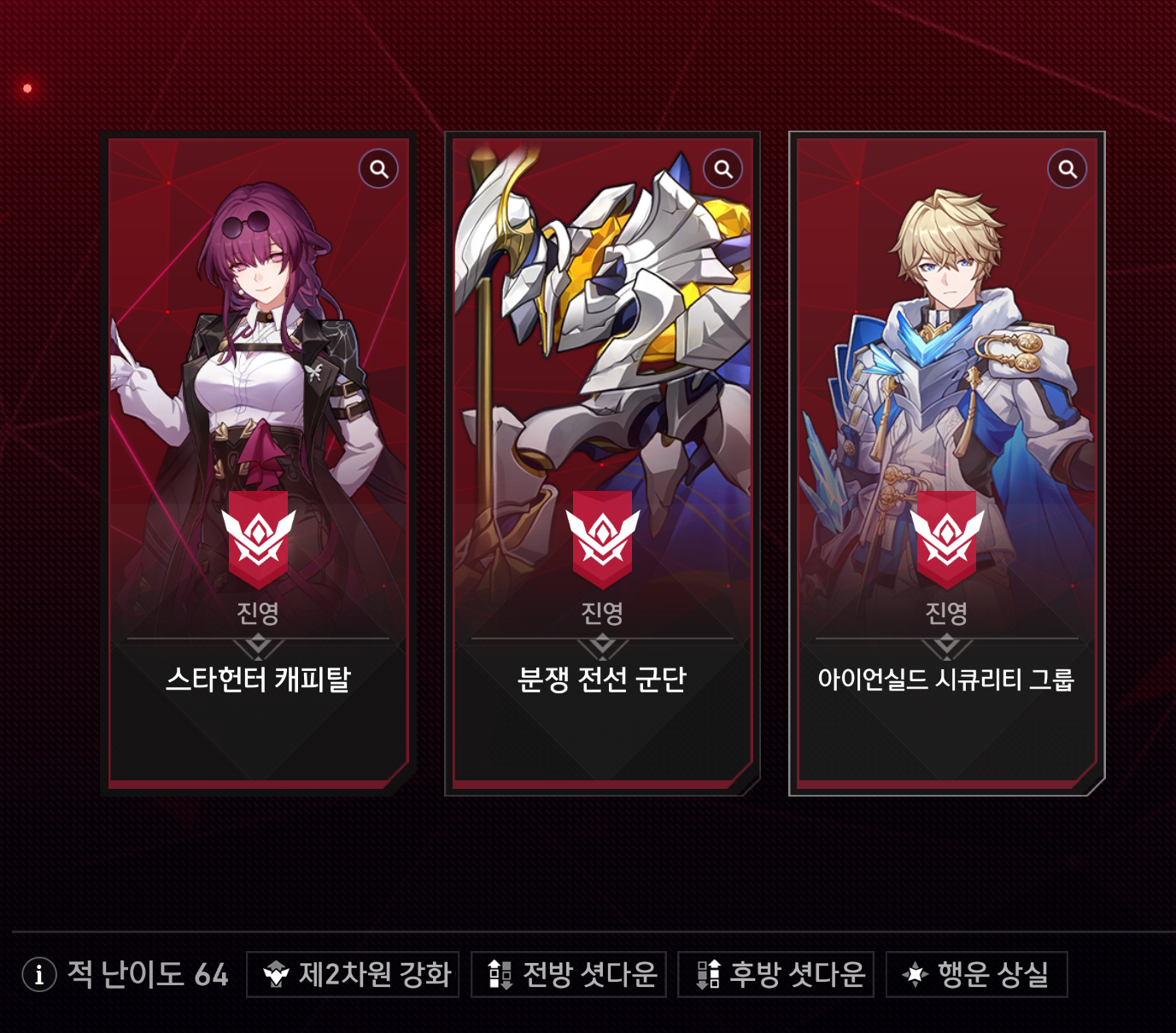Select the 분쟁 전선 군단 faction name
1176x1033 pixels.
603,680
